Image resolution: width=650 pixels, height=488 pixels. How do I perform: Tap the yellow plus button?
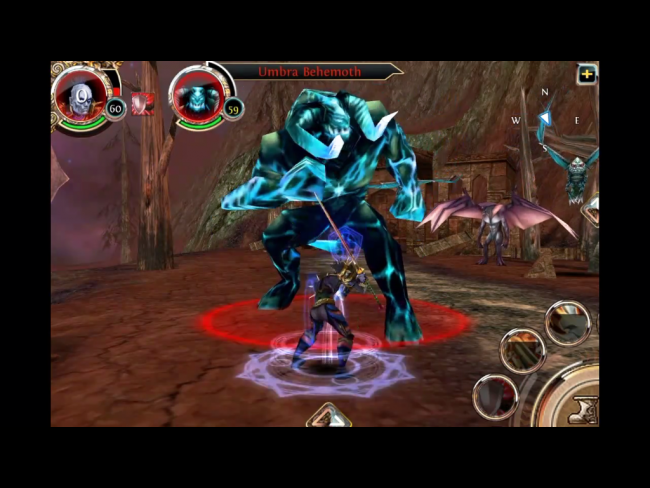click(x=586, y=74)
